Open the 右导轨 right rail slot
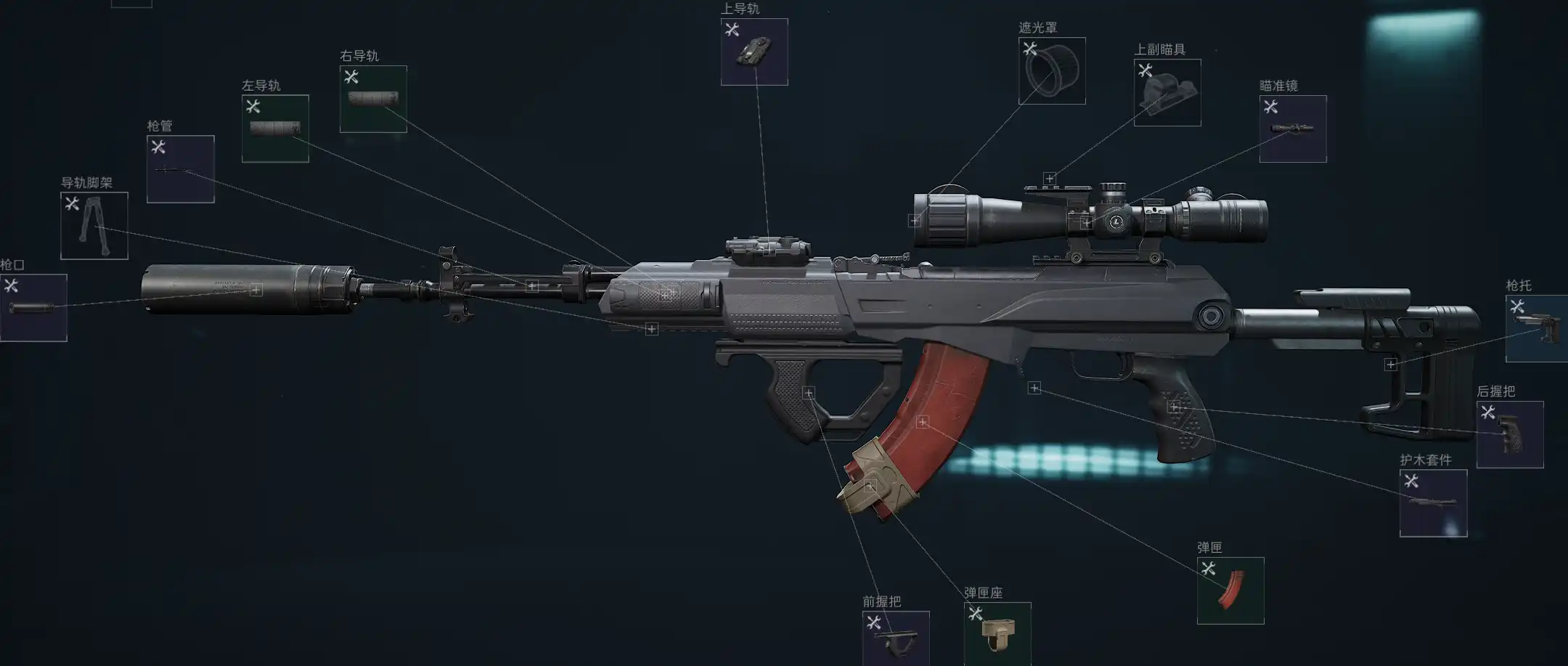Viewport: 1568px width, 666px height. [x=373, y=100]
